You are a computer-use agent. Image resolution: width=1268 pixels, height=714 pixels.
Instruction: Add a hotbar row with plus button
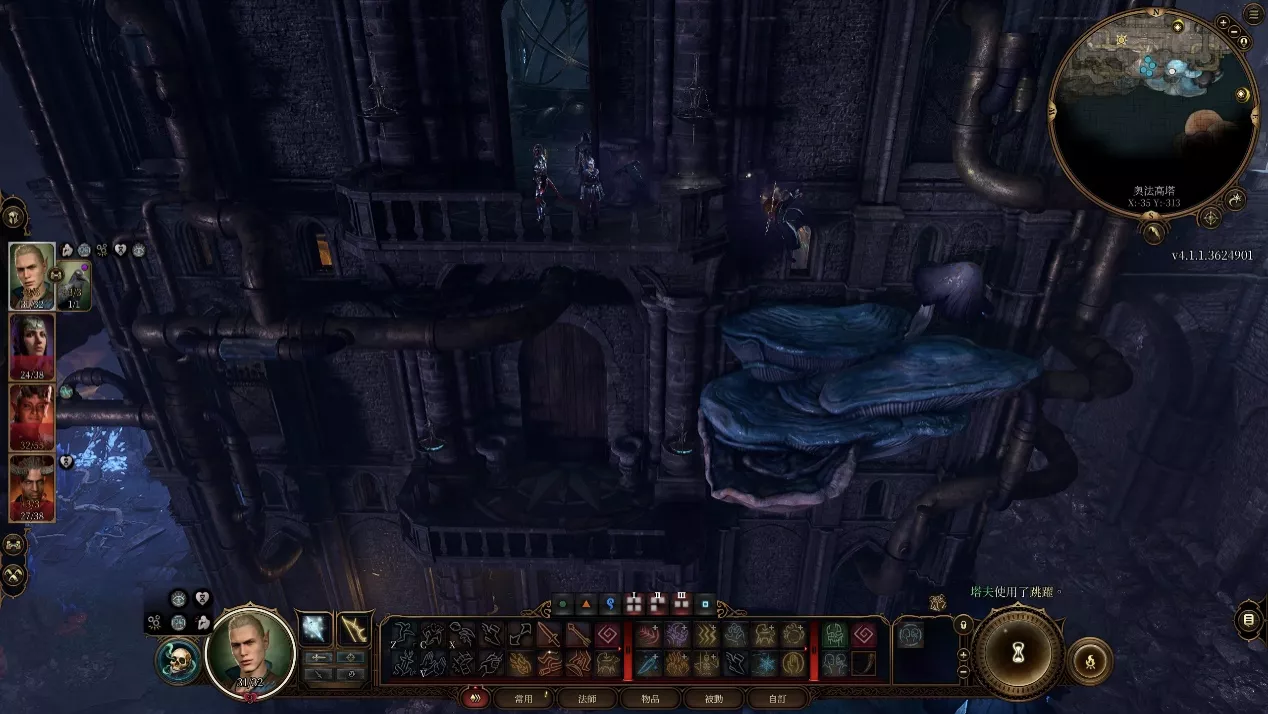(x=963, y=654)
